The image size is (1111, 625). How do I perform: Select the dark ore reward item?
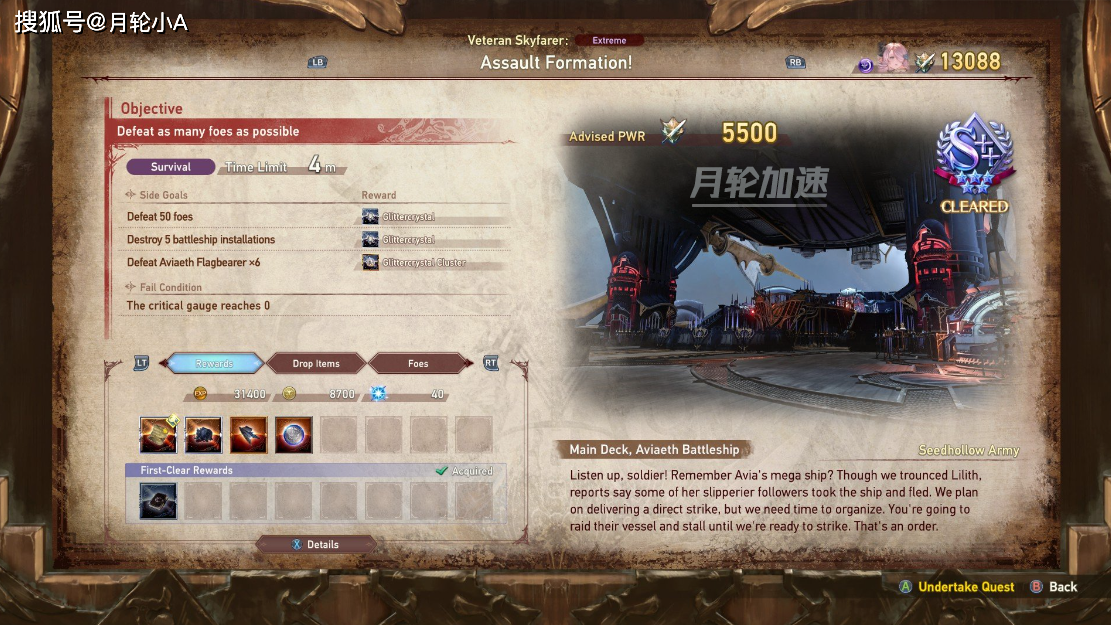[x=204, y=435]
